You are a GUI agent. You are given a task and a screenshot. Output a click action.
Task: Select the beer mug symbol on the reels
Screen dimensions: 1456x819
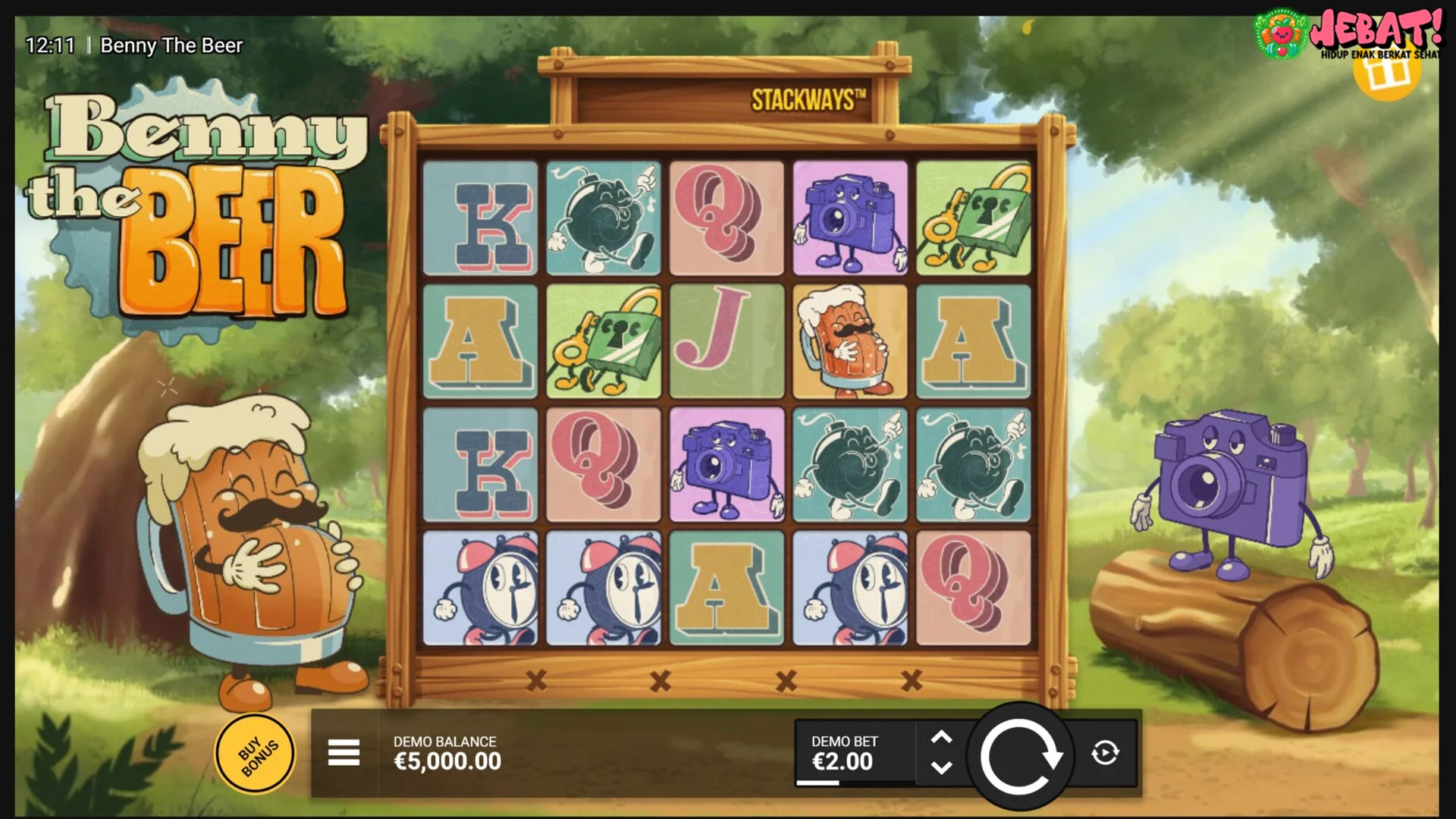click(x=849, y=341)
